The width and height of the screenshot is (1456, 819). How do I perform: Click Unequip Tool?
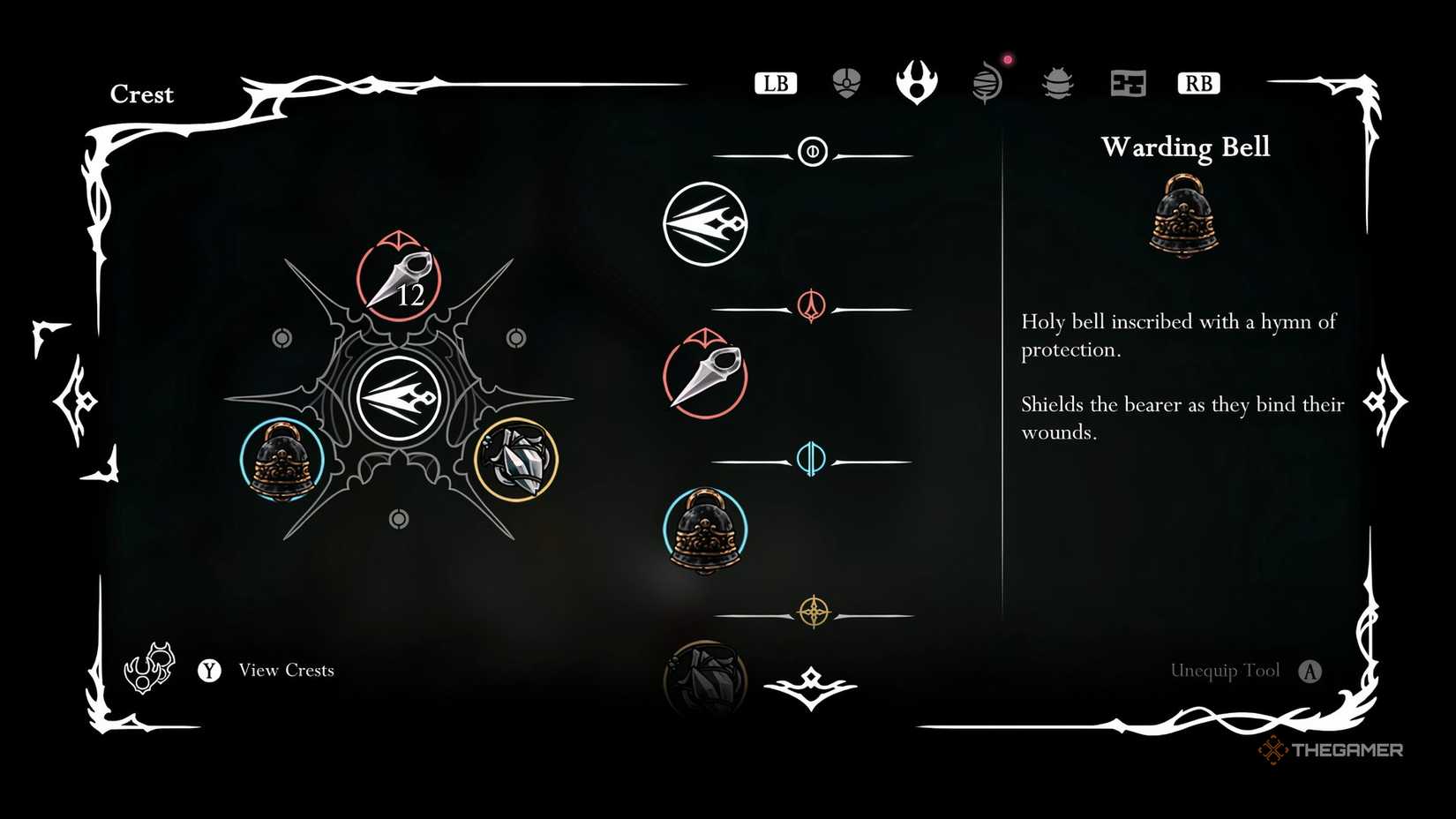click(x=1226, y=670)
